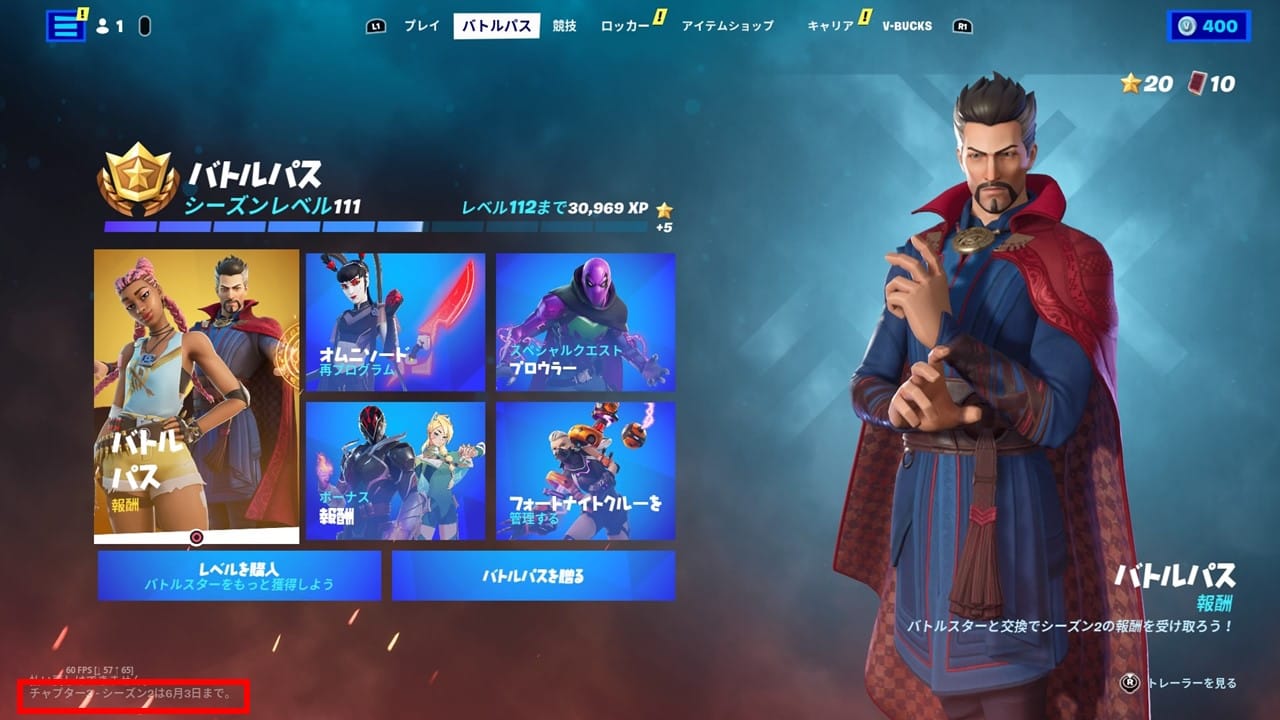Screen dimensions: 1280x720
Task: Open the 競技 tab
Action: click(565, 26)
